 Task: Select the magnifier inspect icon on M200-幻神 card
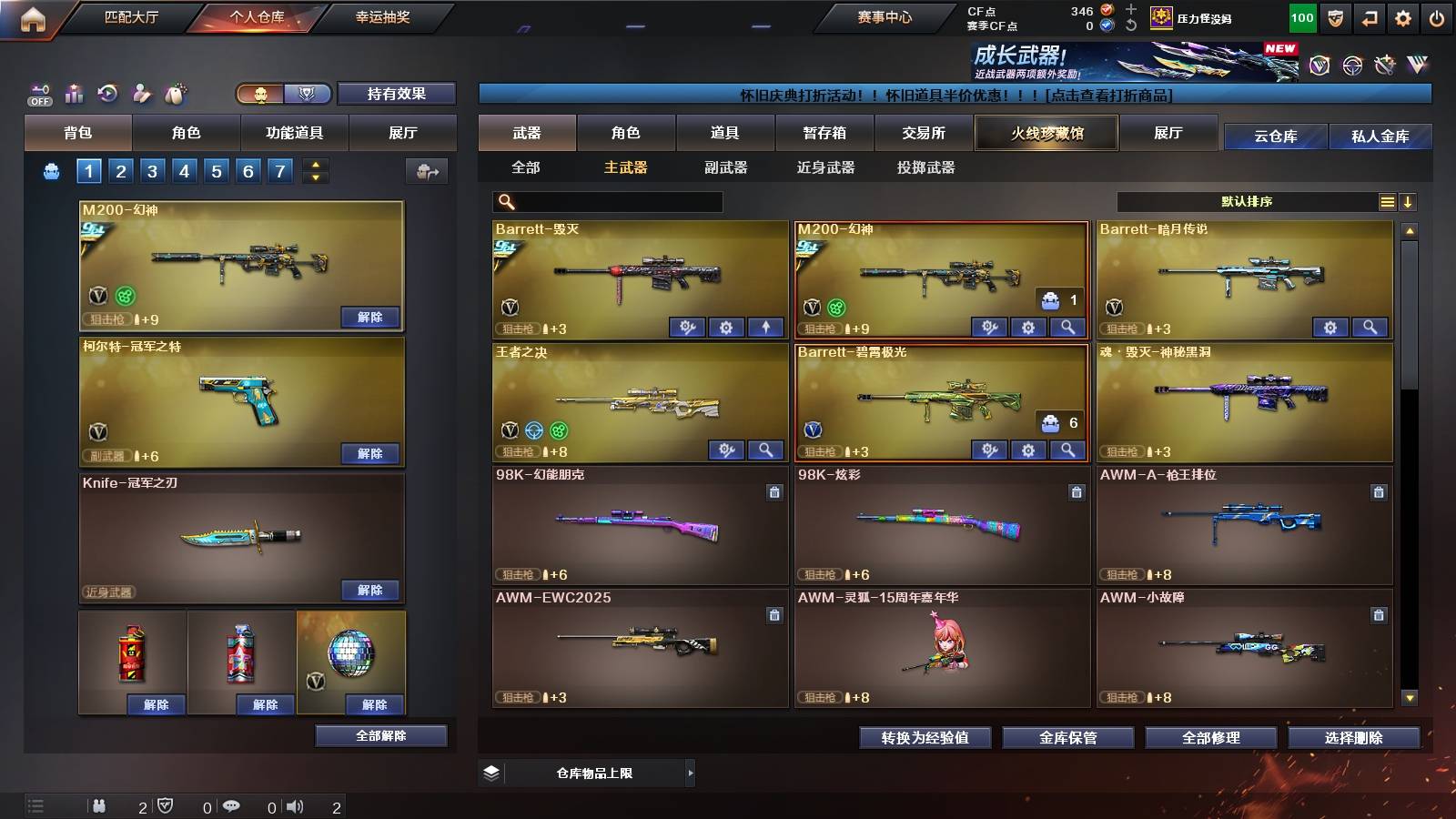pyautogui.click(x=1068, y=326)
